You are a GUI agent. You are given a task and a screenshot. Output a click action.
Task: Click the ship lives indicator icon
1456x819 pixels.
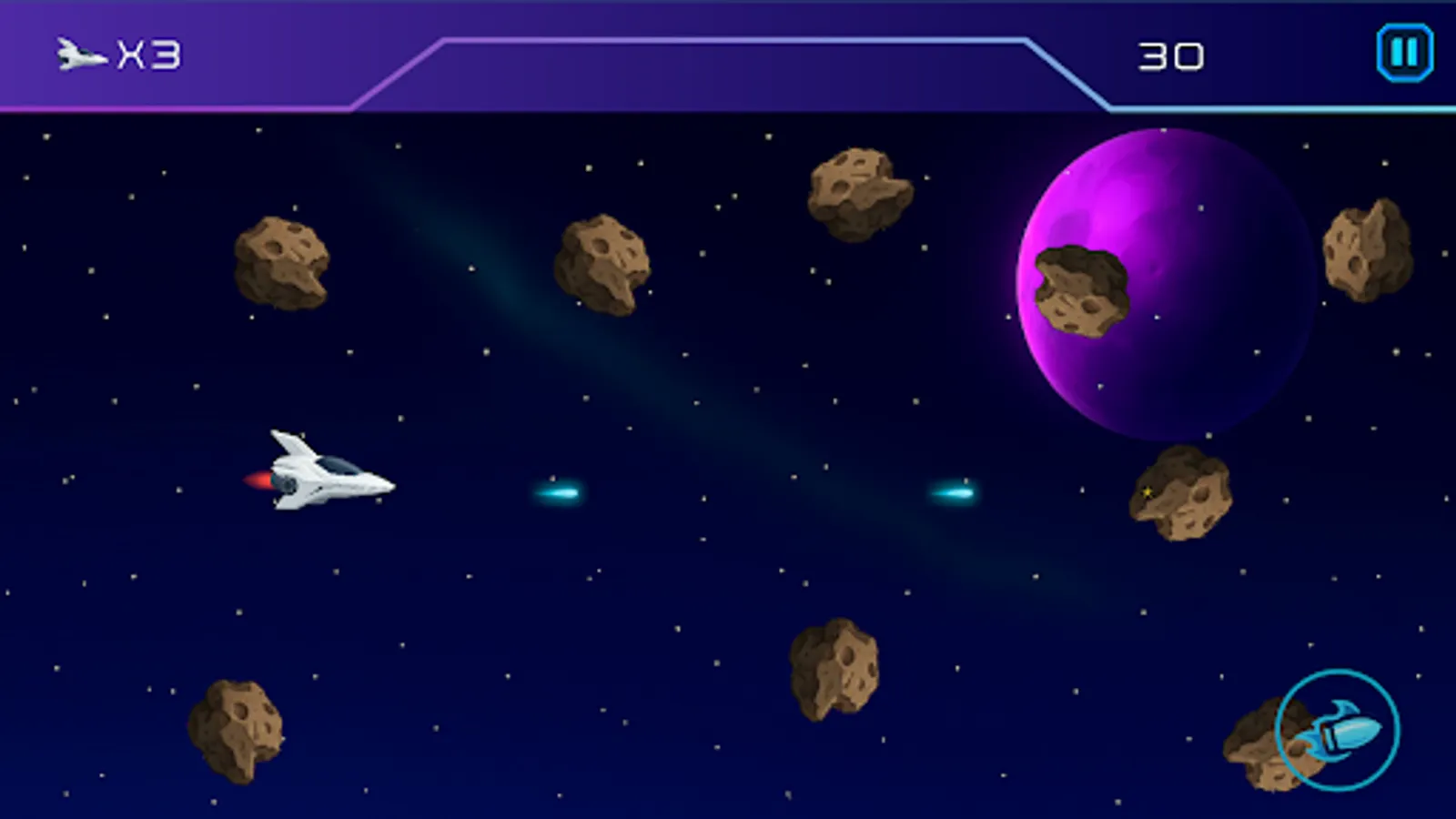point(78,53)
